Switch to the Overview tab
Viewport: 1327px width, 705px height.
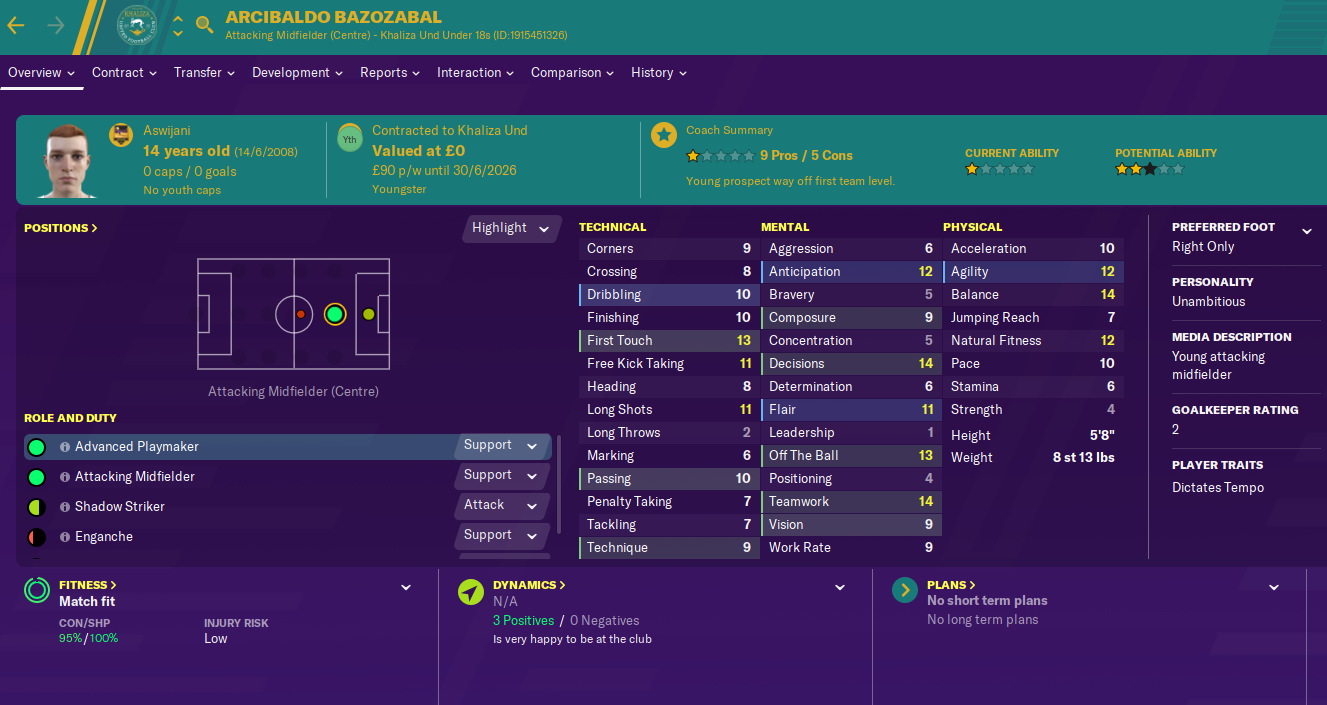pyautogui.click(x=41, y=72)
